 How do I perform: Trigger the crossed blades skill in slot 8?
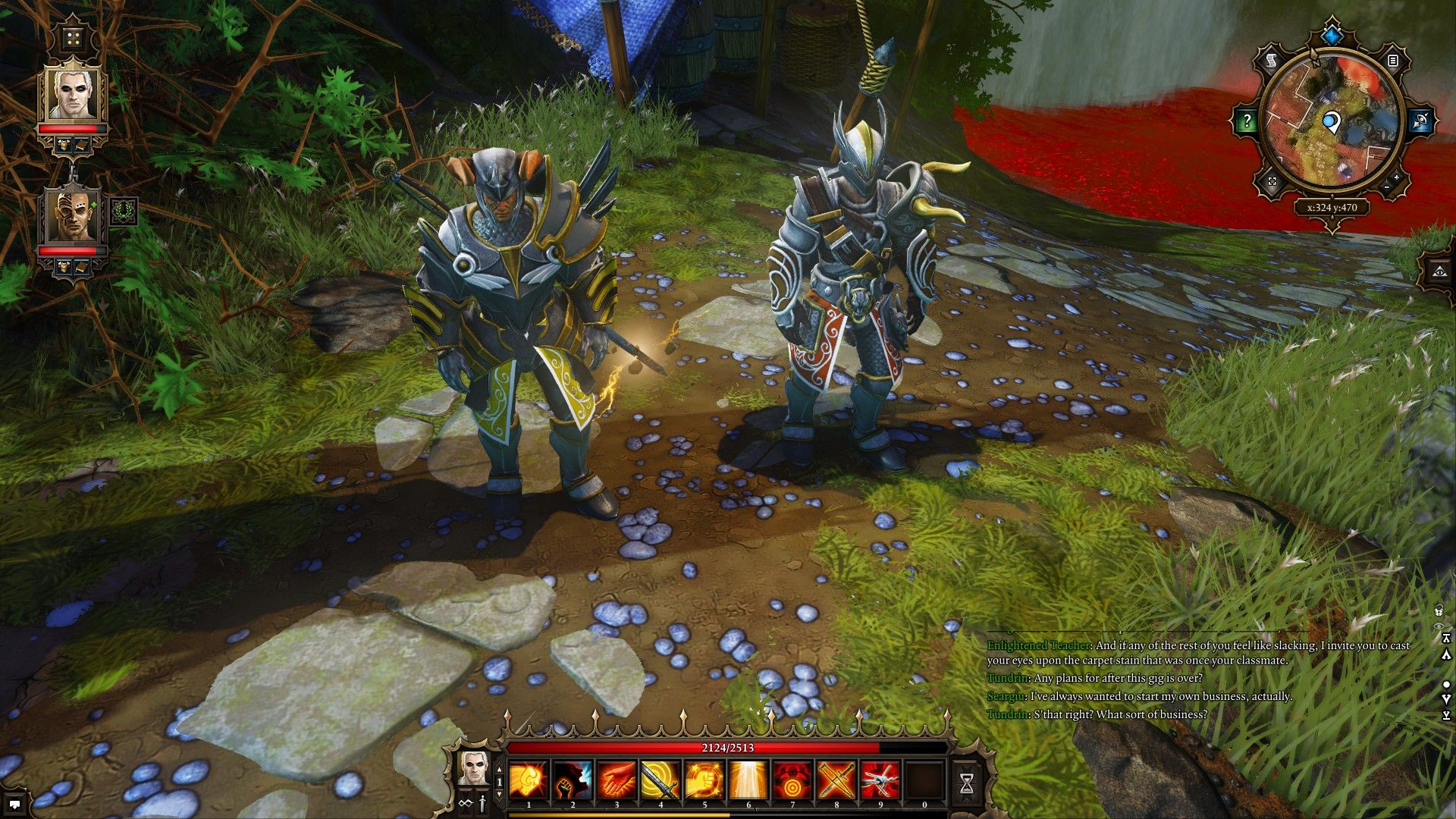point(835,778)
